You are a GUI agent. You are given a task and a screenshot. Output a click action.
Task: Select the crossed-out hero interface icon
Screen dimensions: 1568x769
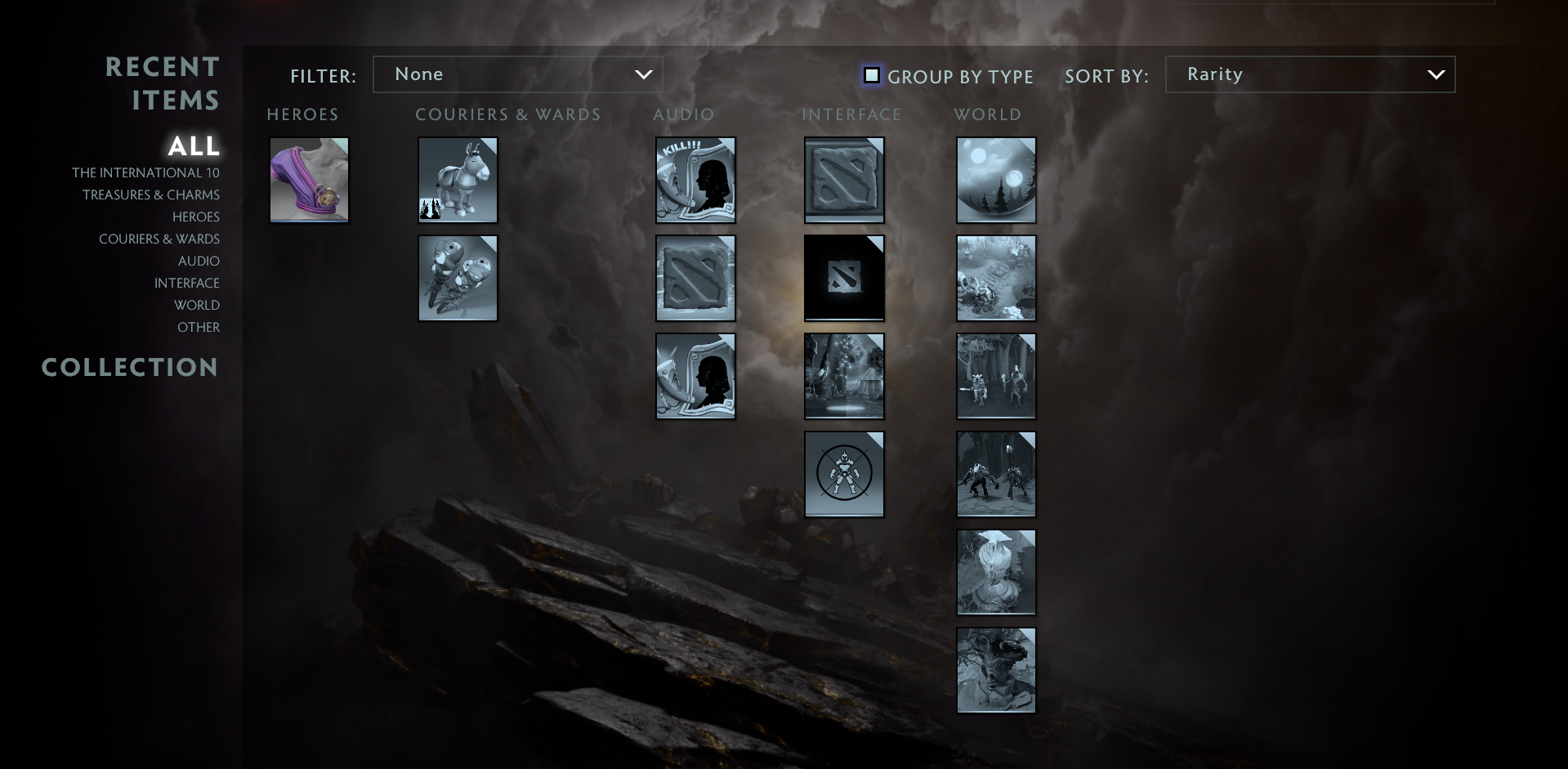pyautogui.click(x=844, y=474)
